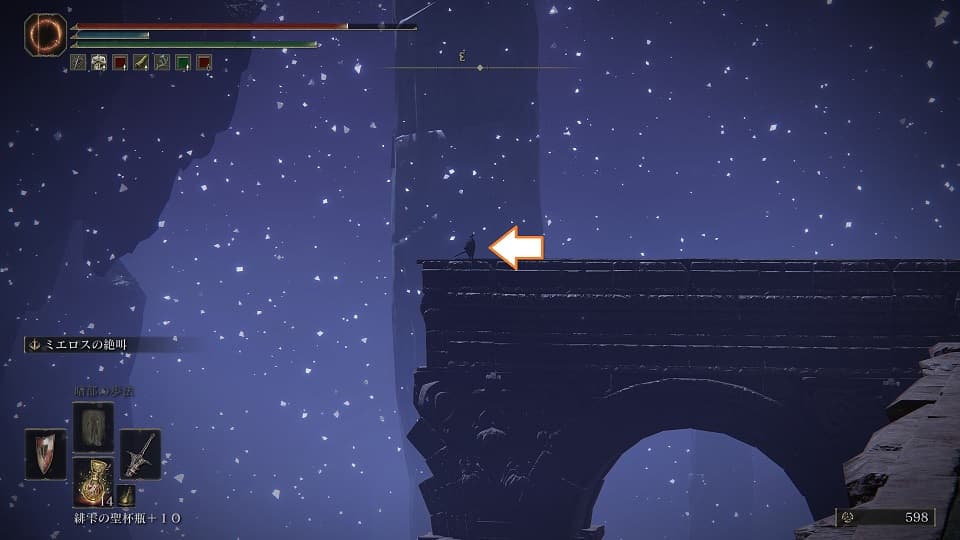Select the small pouch item beside the flask
The width and height of the screenshot is (960, 540).
click(126, 494)
